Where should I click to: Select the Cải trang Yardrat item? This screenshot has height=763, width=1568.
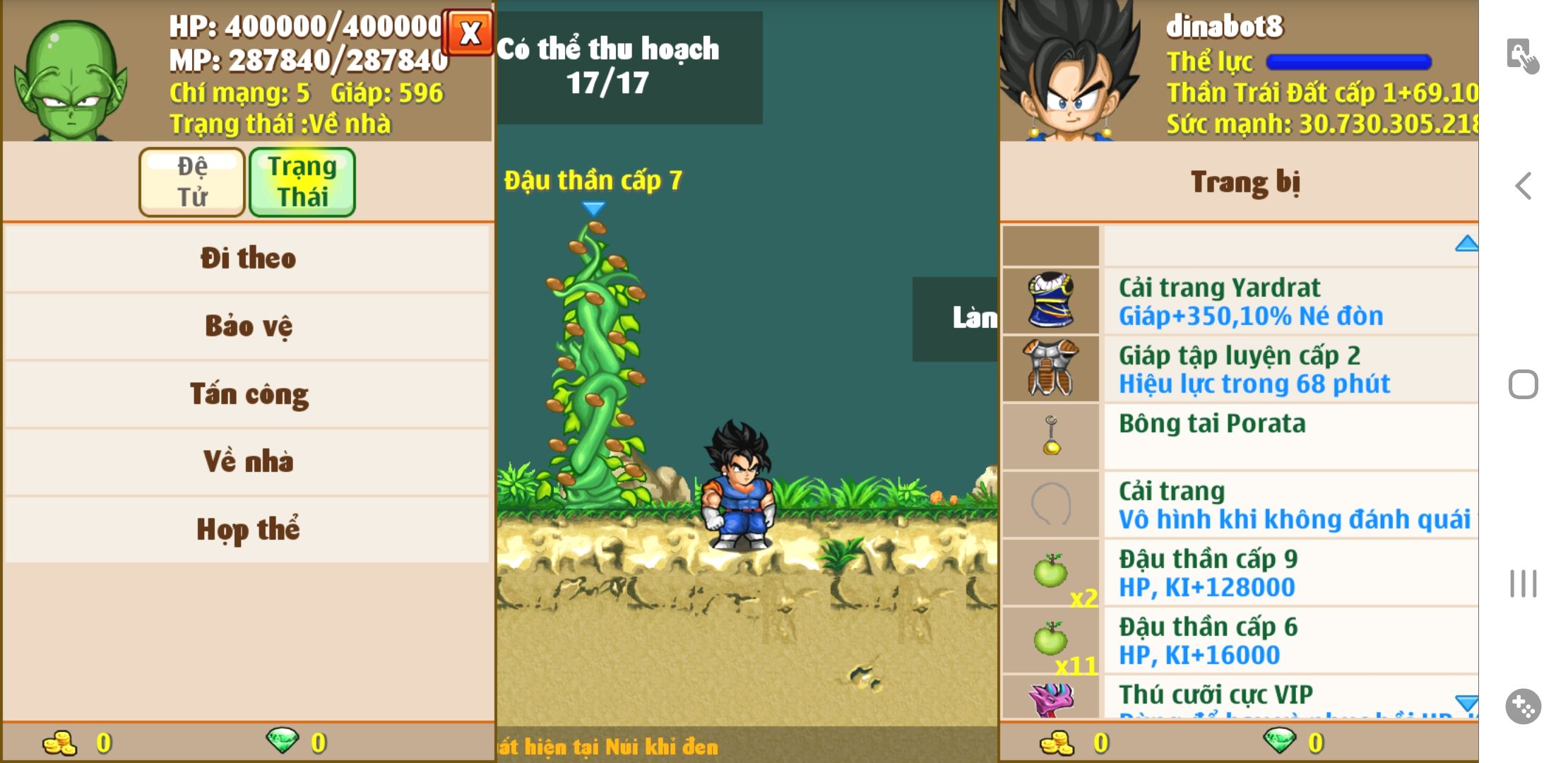coord(1239,301)
